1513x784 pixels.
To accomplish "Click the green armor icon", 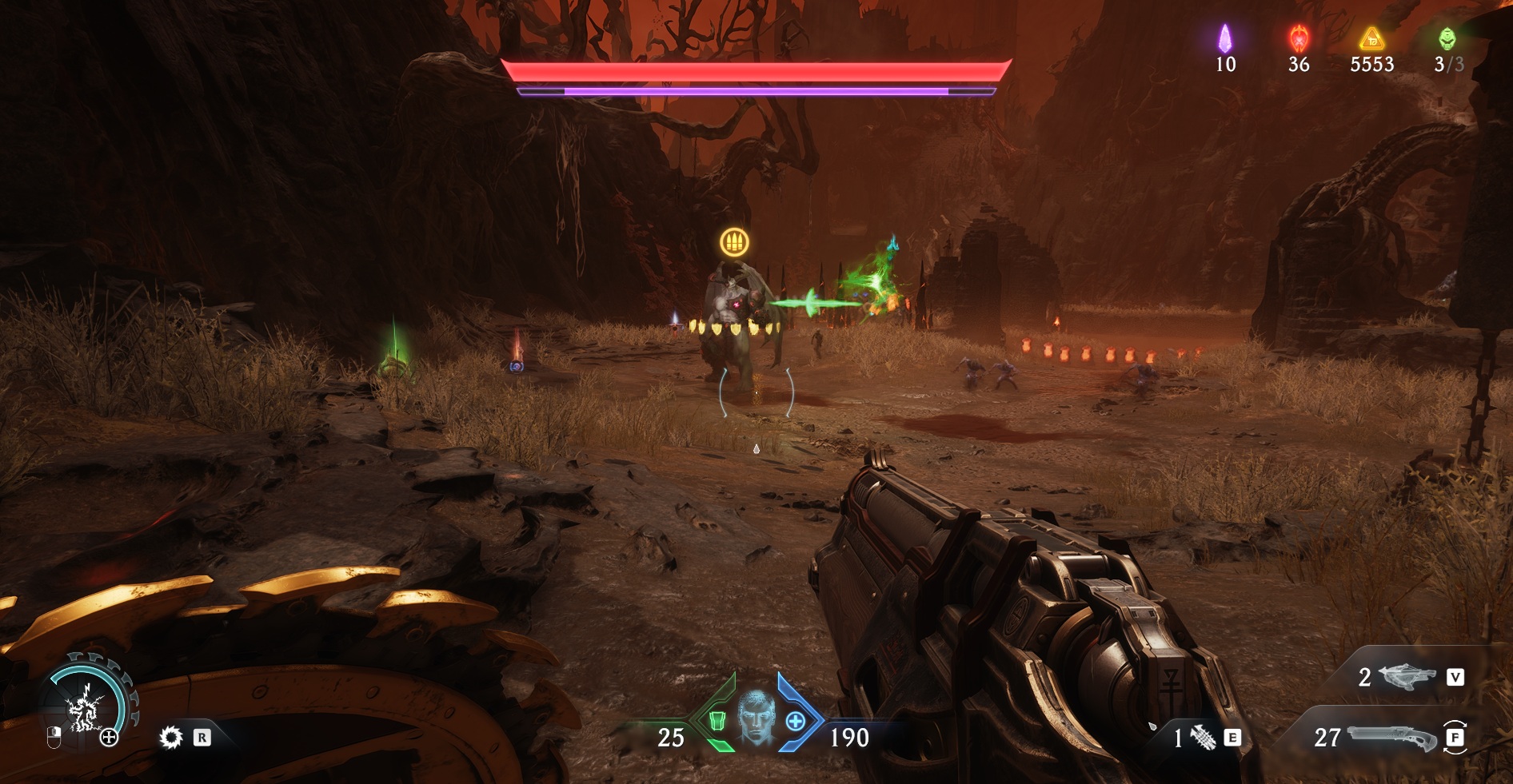I will click(717, 722).
